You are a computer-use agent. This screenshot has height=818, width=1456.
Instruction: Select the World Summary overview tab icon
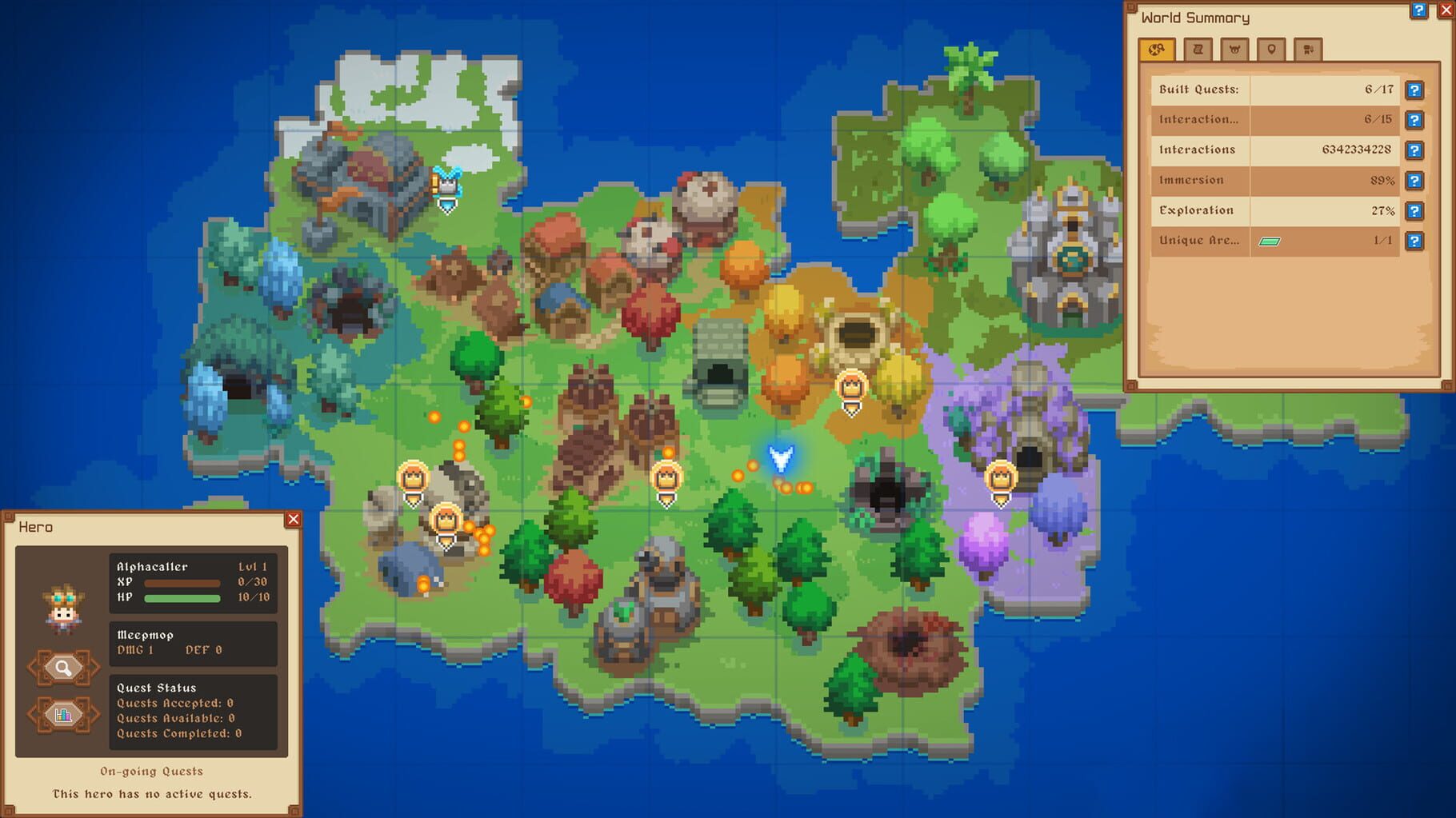pyautogui.click(x=1158, y=50)
